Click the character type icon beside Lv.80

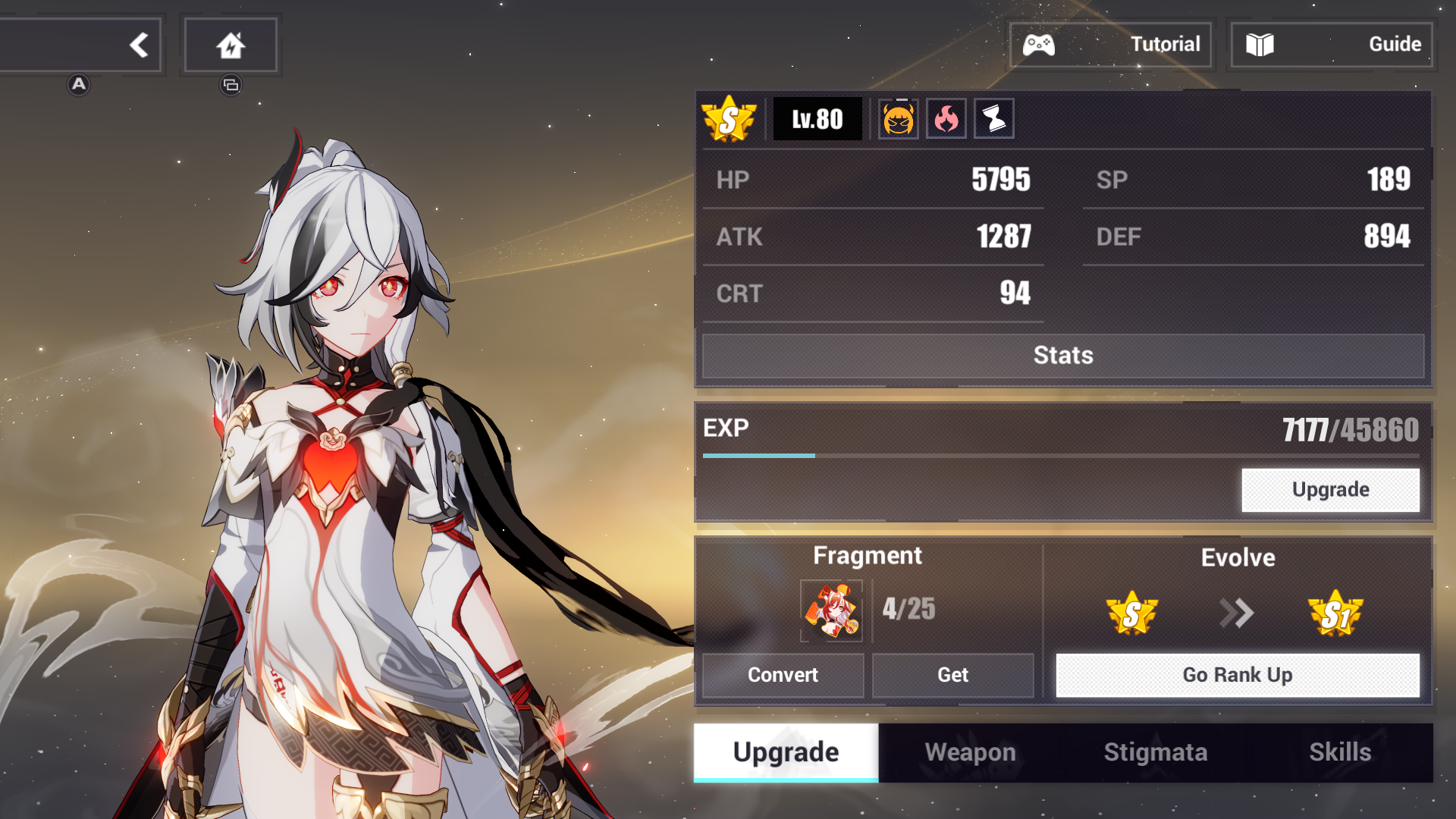898,118
